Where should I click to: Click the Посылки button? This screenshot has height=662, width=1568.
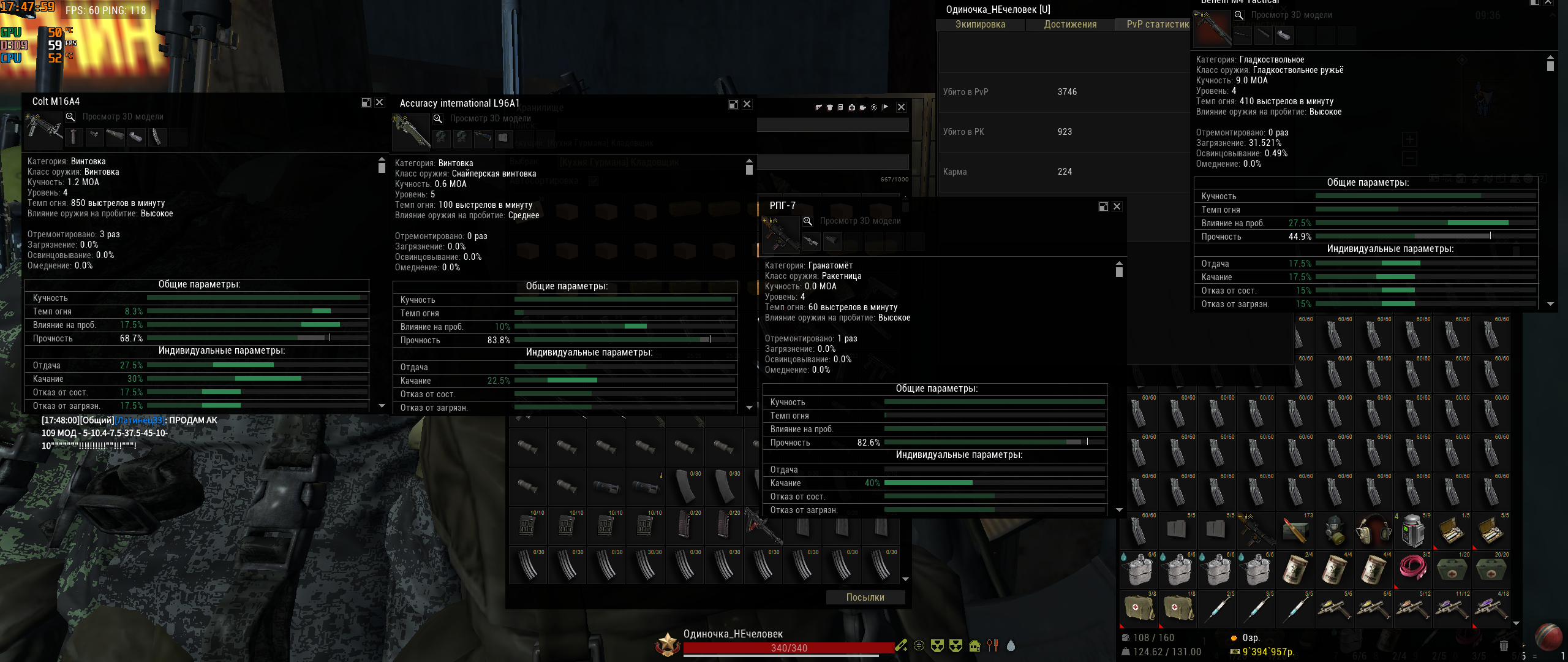pos(865,597)
